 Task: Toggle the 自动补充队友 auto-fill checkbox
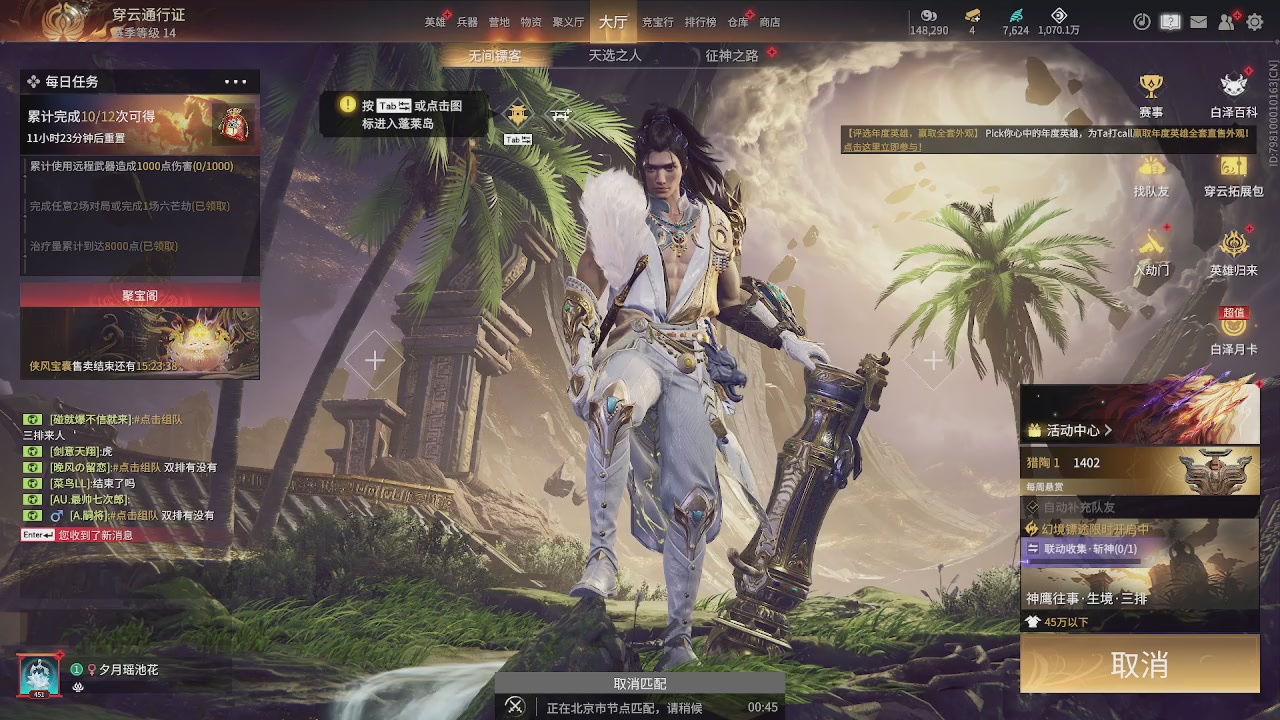(x=1034, y=508)
